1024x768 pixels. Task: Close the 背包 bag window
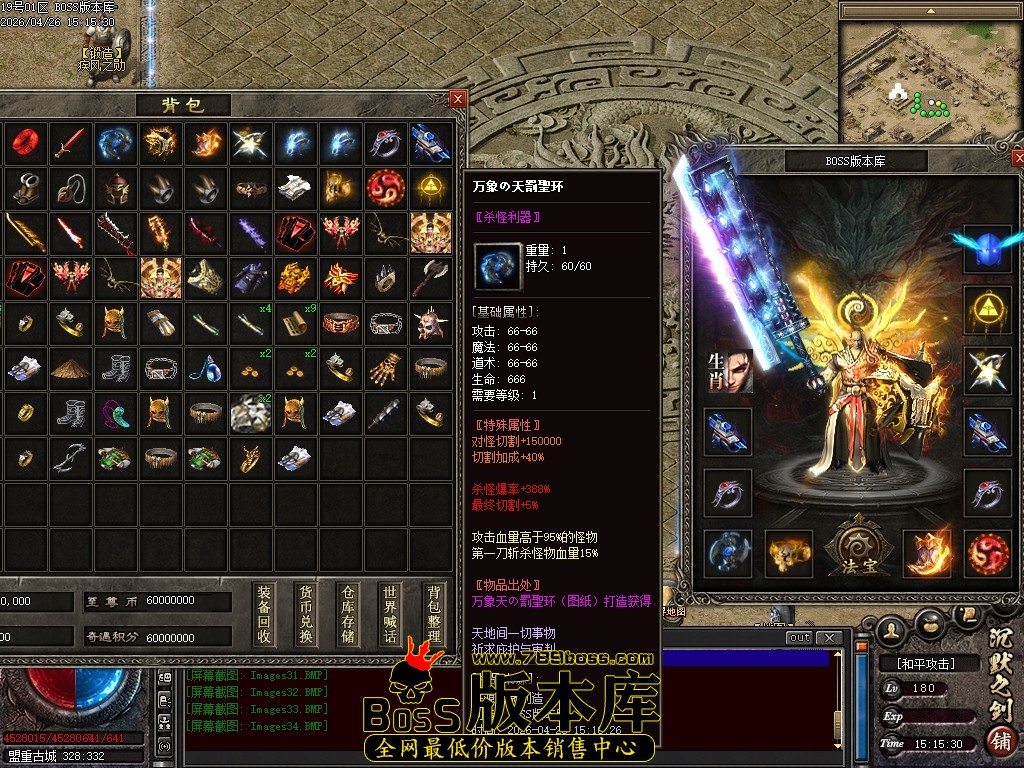(x=457, y=99)
